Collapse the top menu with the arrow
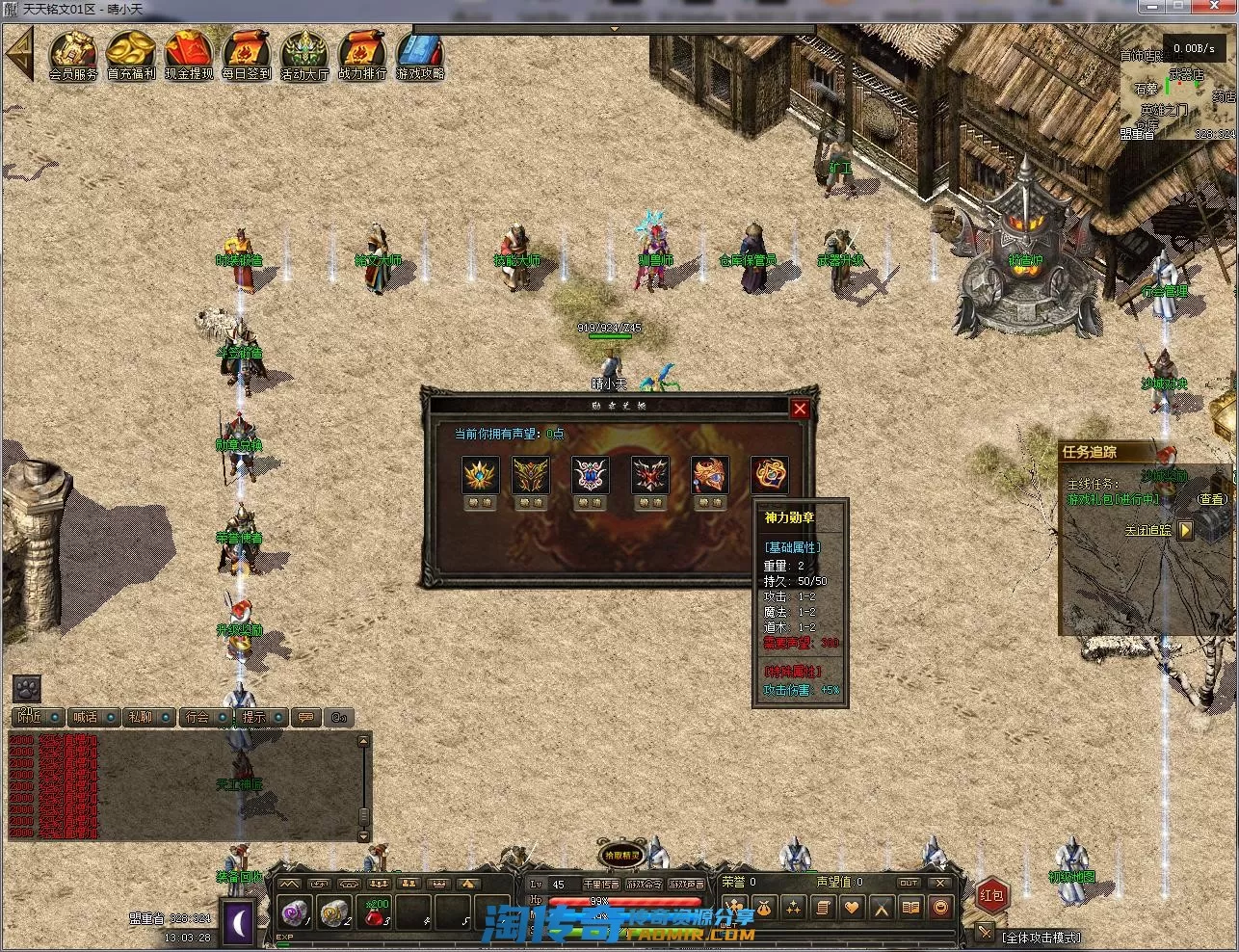The image size is (1239, 952). pyautogui.click(x=18, y=55)
